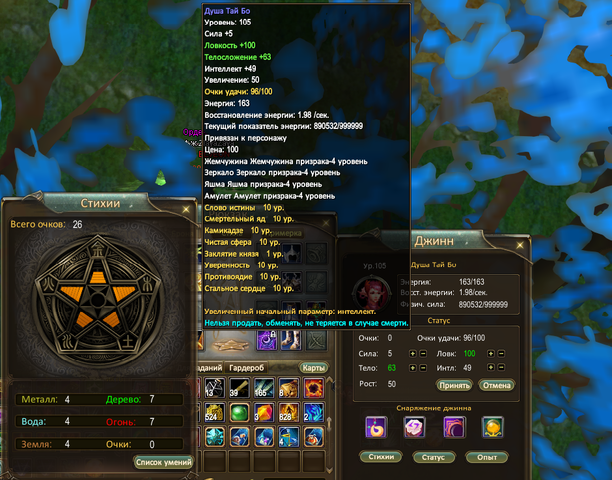Screen dimensions: 612x480
Task: Select the golden amulet genie equipment slot
Action: [x=491, y=427]
